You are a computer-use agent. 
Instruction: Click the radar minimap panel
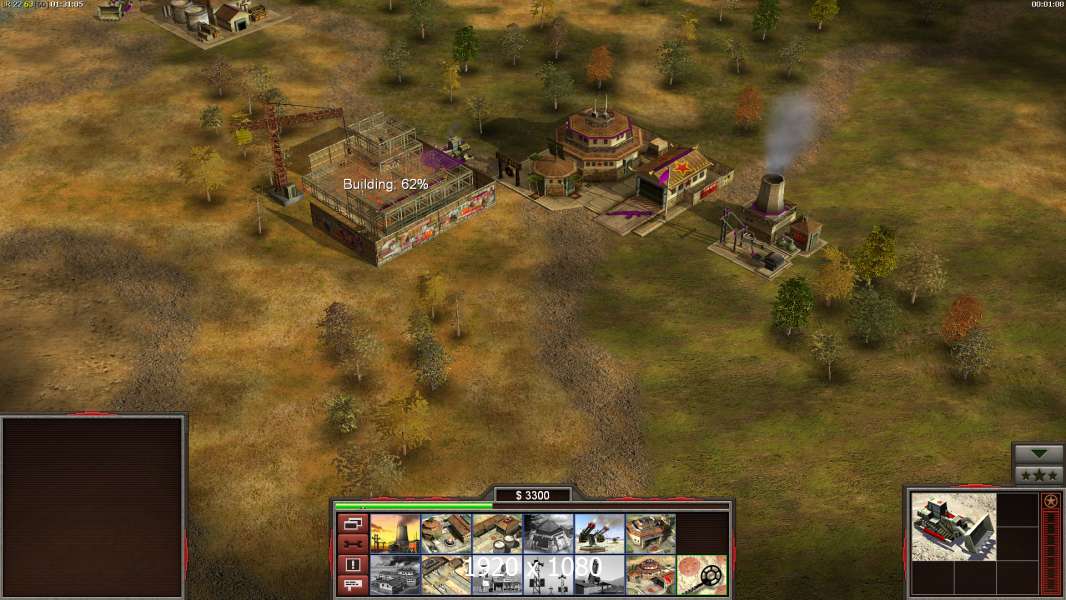coord(94,507)
